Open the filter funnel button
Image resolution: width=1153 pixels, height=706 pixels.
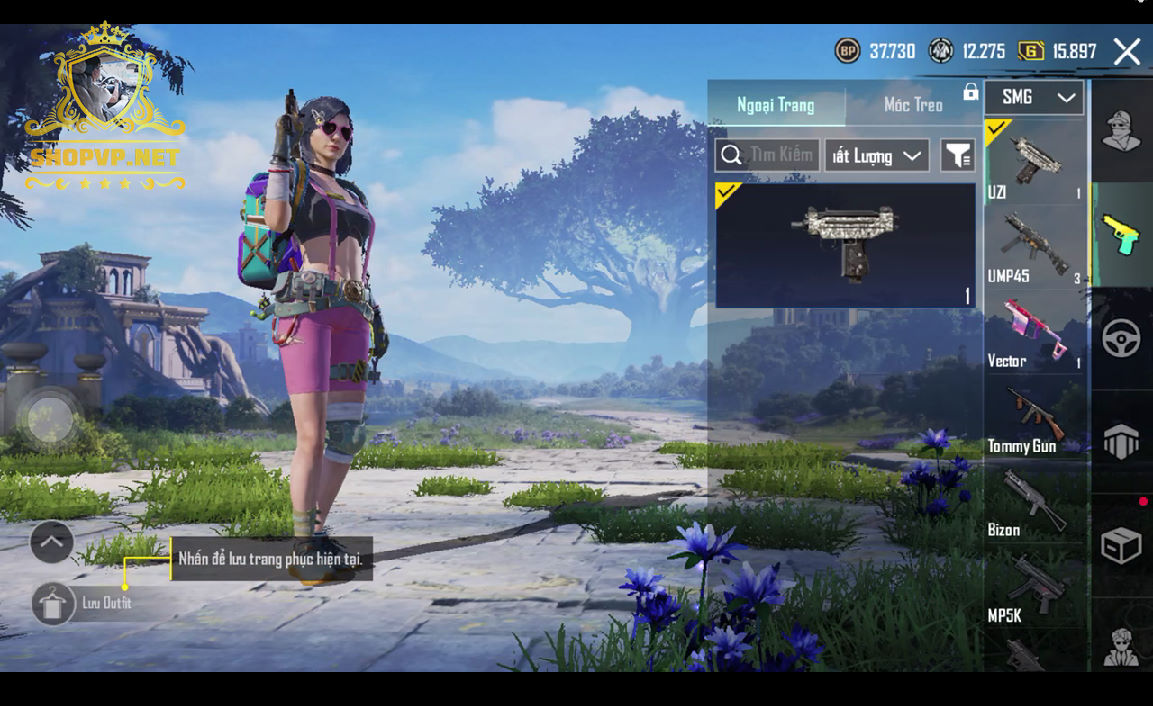(957, 156)
